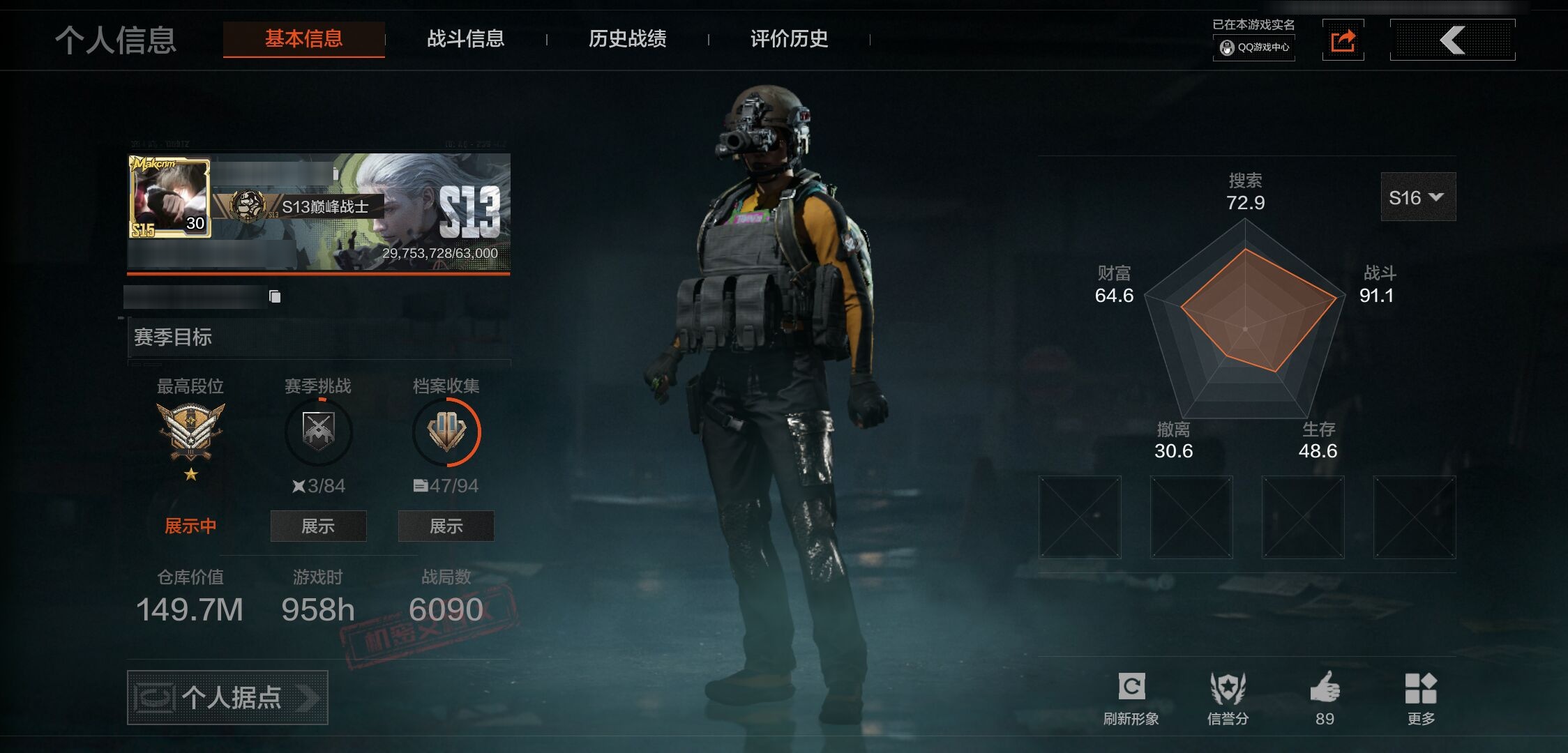Image resolution: width=1568 pixels, height=753 pixels.
Task: Open the 个人据点 button
Action: point(227,697)
